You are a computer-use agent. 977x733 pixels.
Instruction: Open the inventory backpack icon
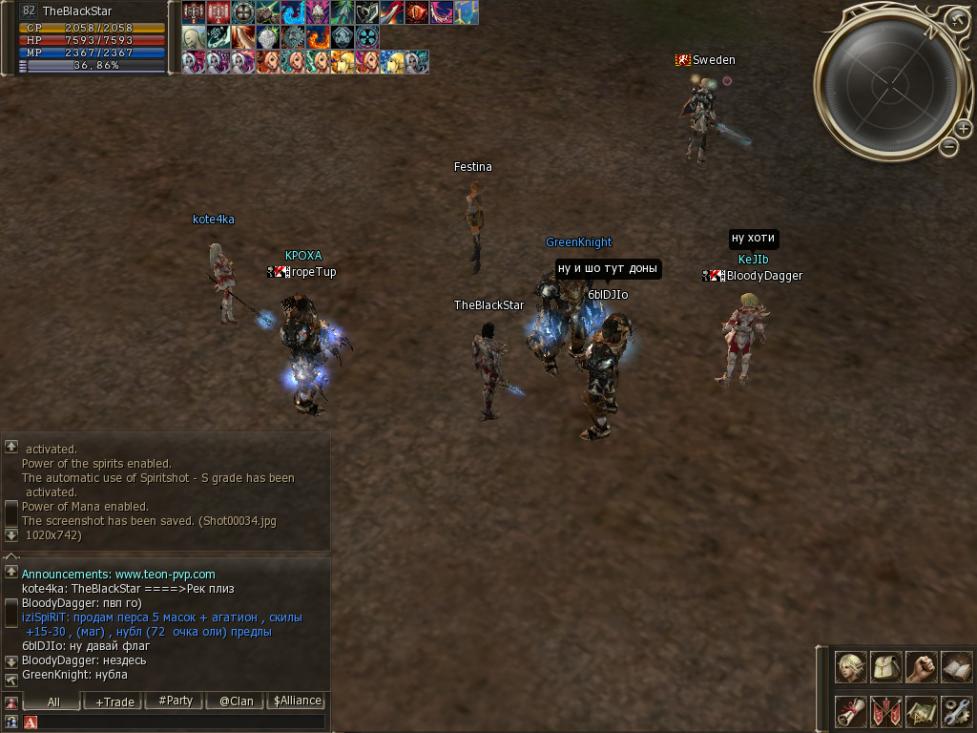[886, 666]
